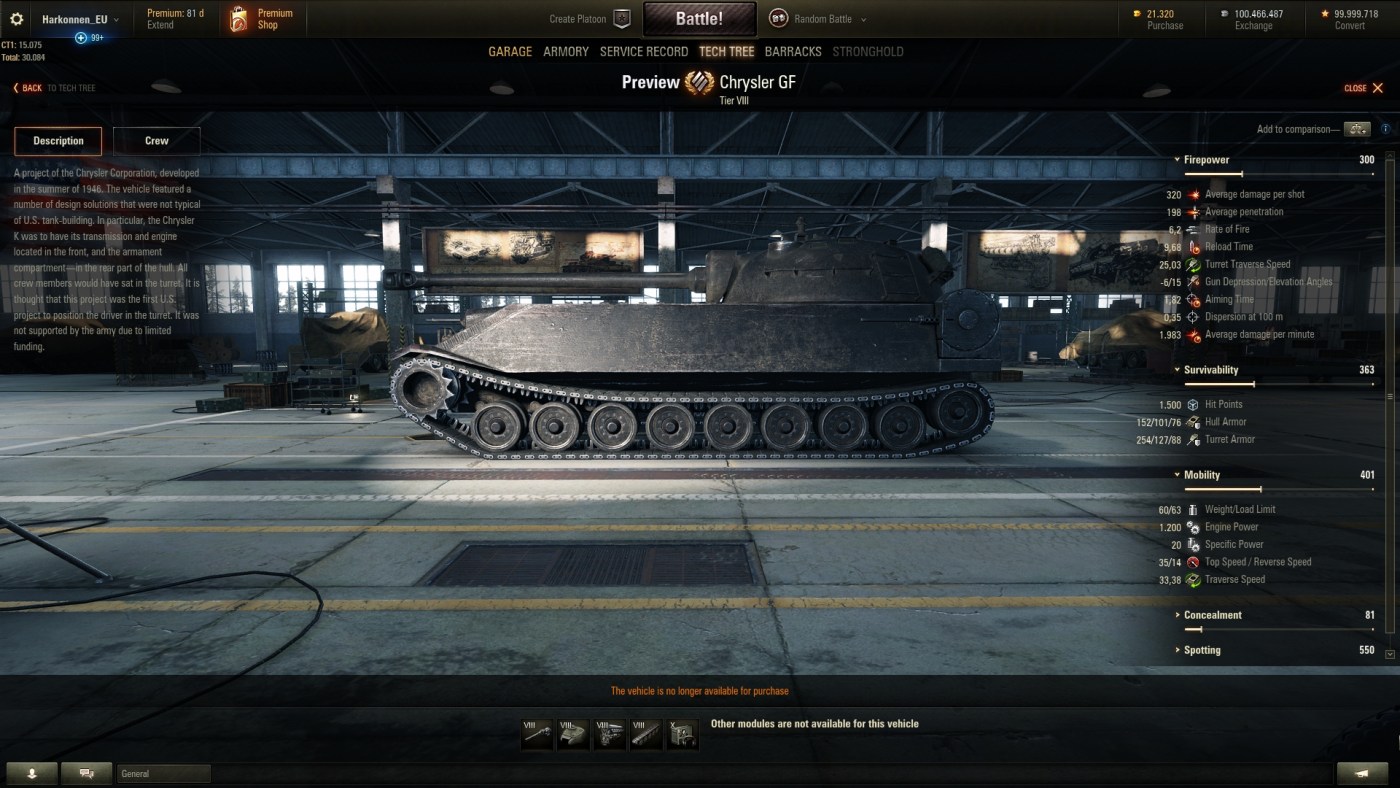Open the Premium Shop
This screenshot has height=788, width=1400.
(262, 19)
